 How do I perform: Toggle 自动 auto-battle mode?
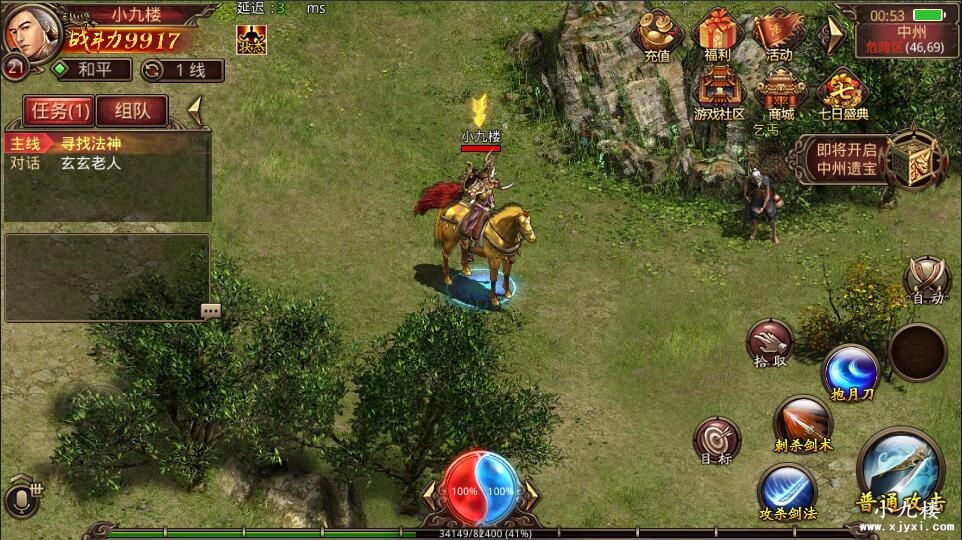927,280
